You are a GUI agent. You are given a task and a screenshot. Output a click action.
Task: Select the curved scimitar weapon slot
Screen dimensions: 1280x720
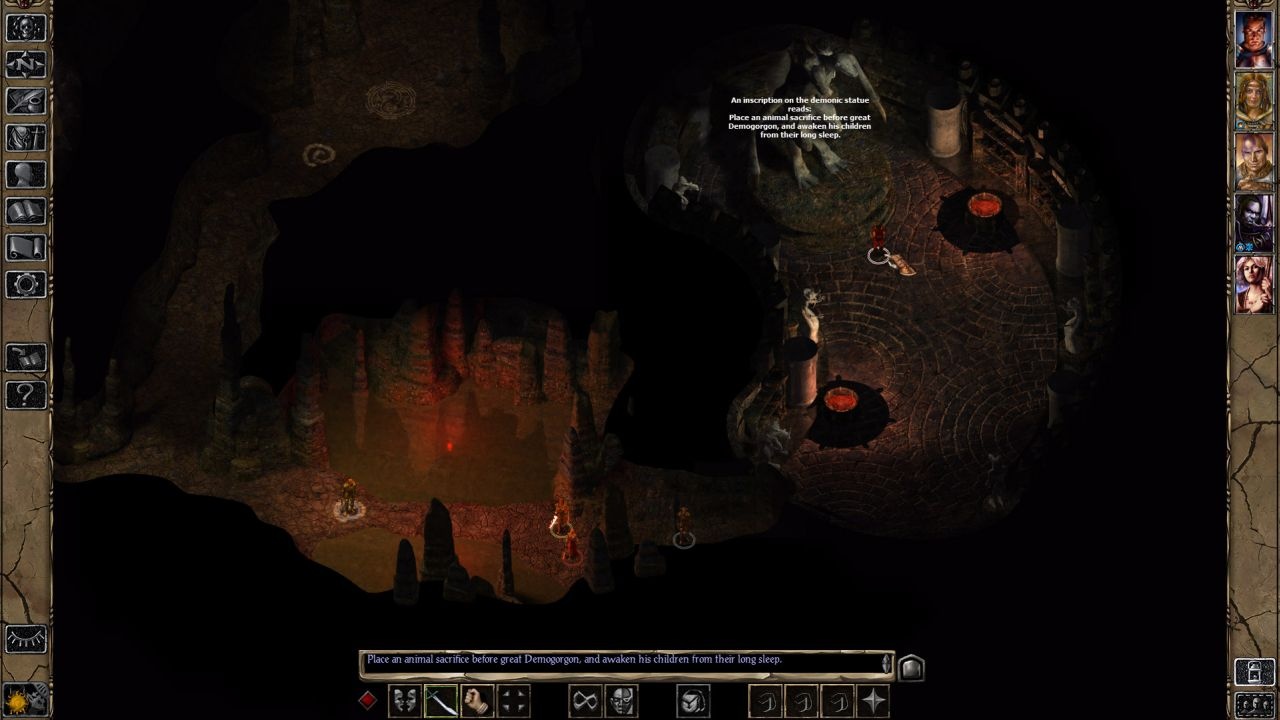(x=441, y=701)
